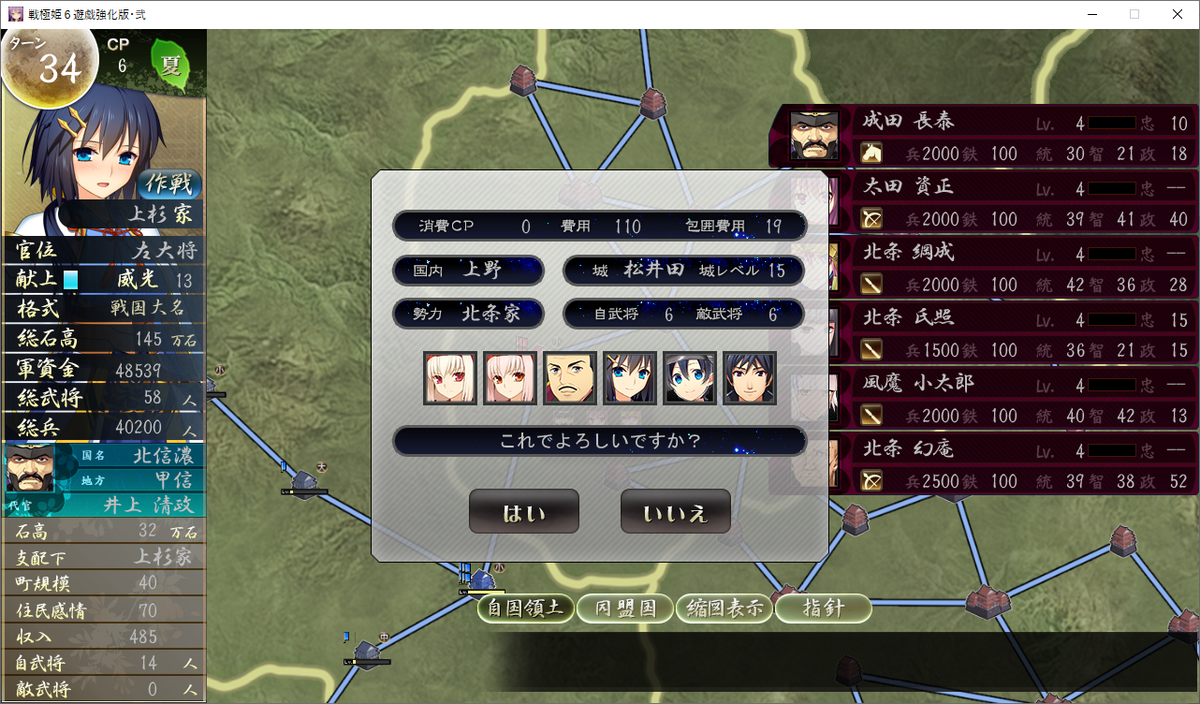This screenshot has height=704, width=1200.
Task: Select enemy general 成田 長泰 row
Action: (984, 136)
